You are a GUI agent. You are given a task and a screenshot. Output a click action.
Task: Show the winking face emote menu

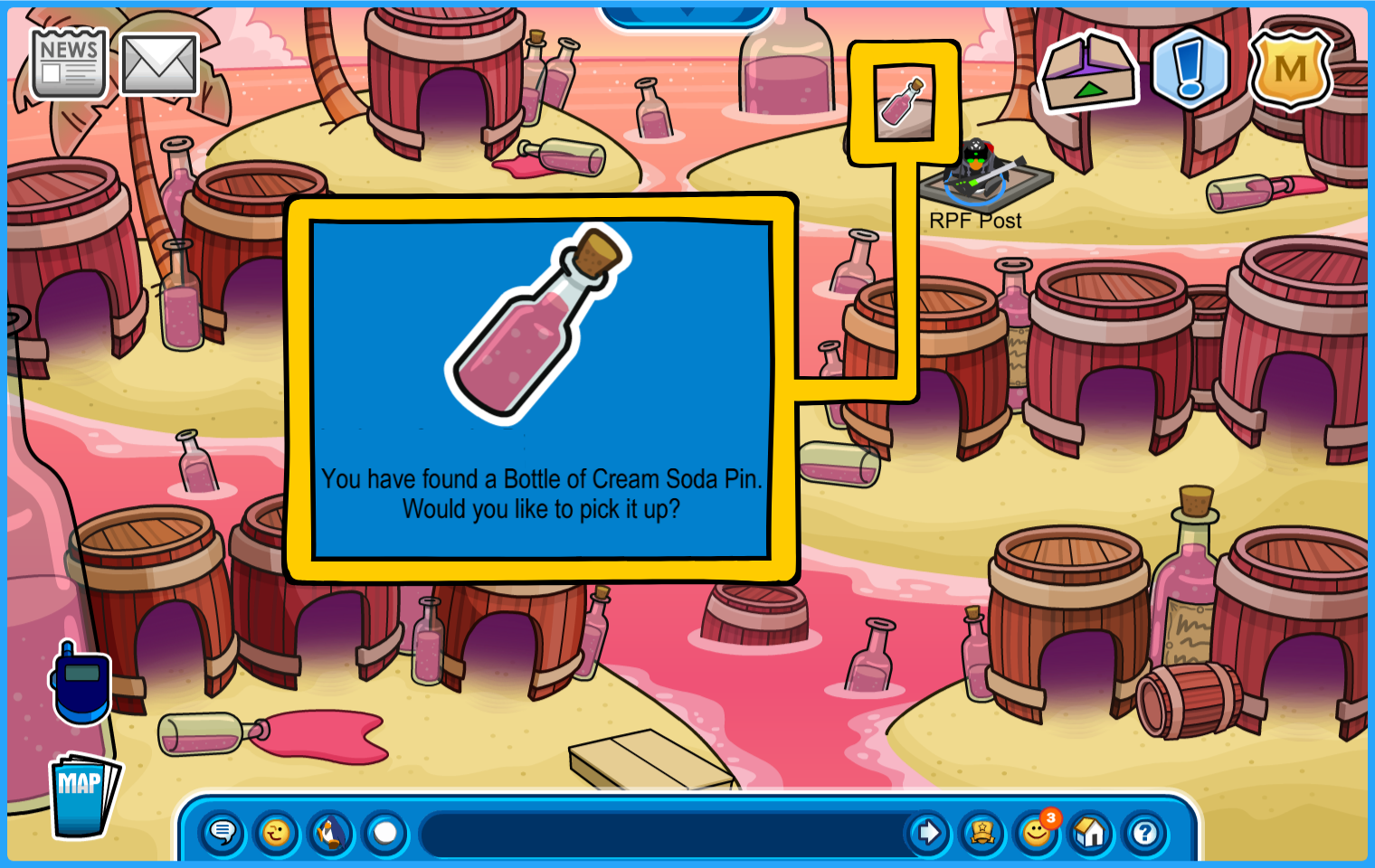tap(277, 832)
